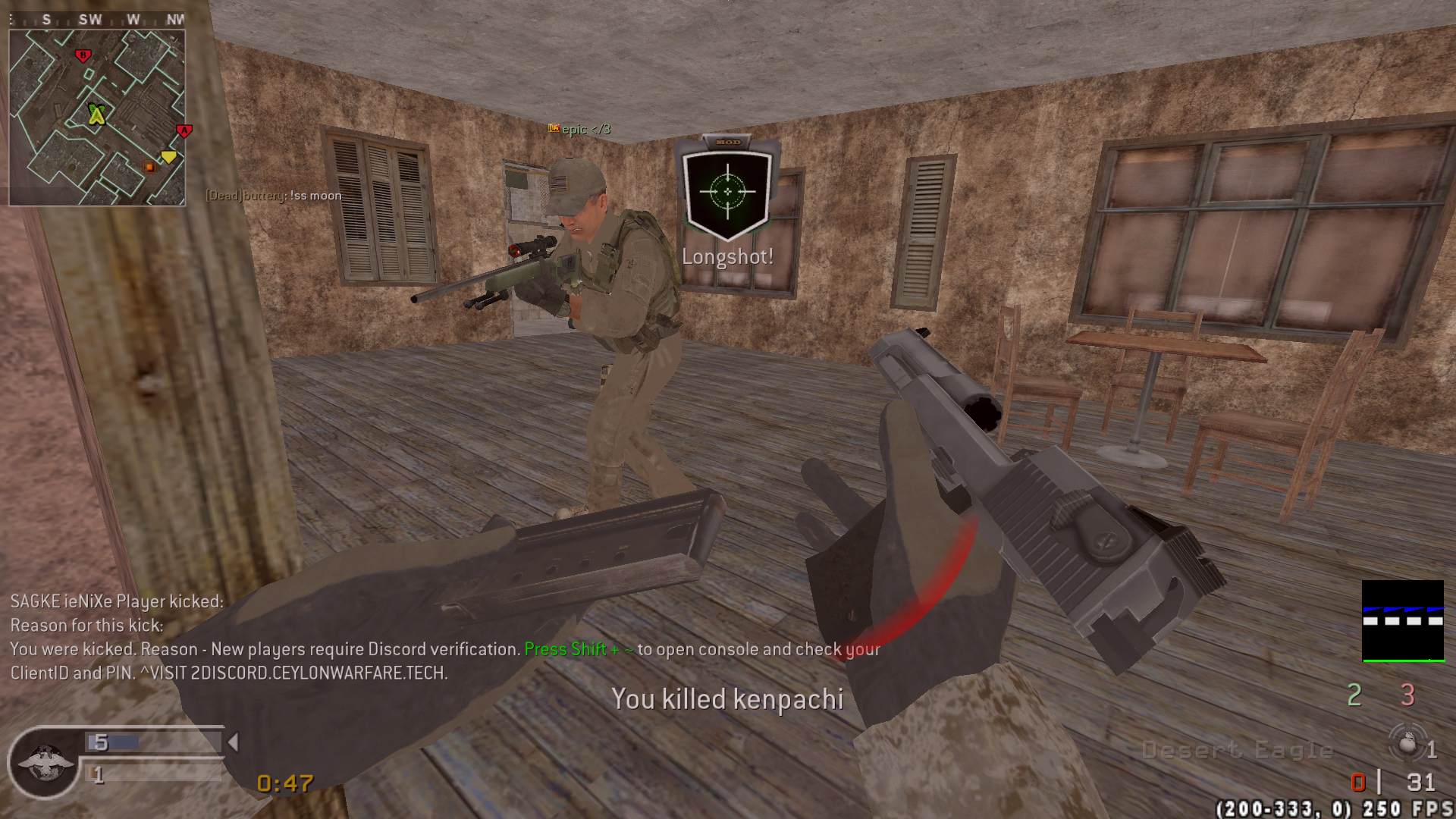Click the minimap in the corner
Image resolution: width=1456 pixels, height=819 pixels.
pos(97,118)
